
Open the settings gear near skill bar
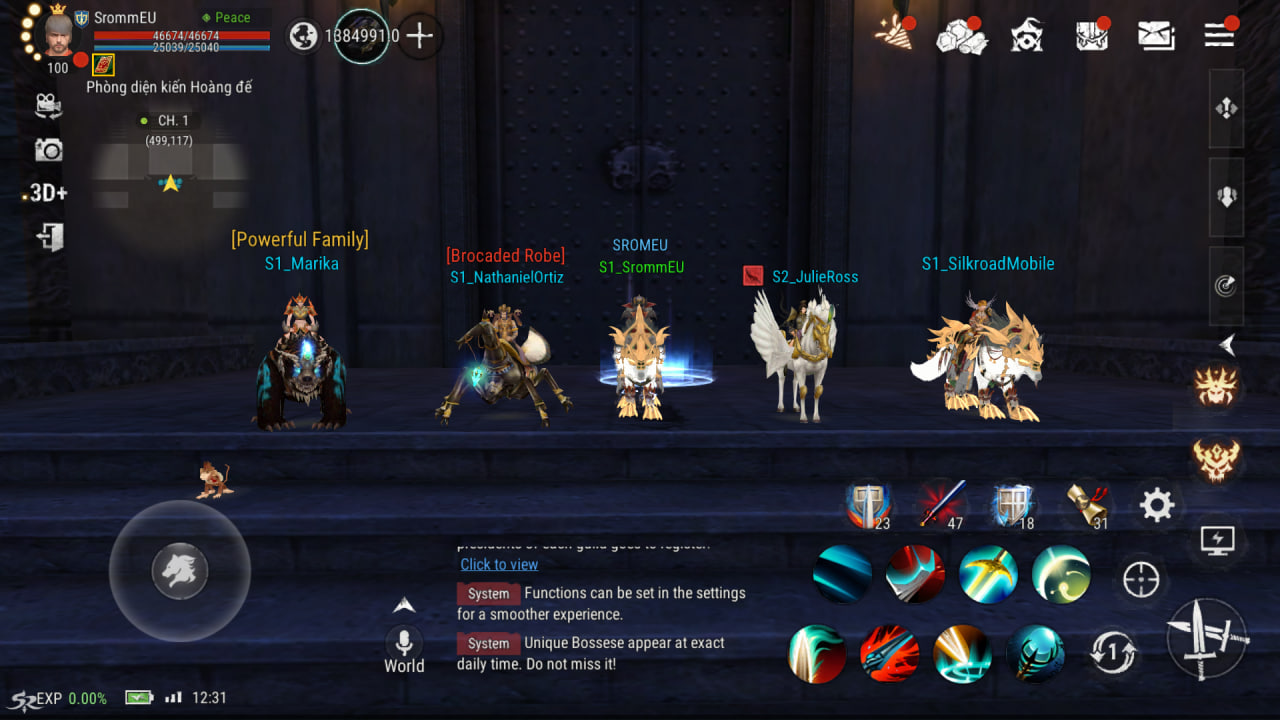(x=1157, y=506)
